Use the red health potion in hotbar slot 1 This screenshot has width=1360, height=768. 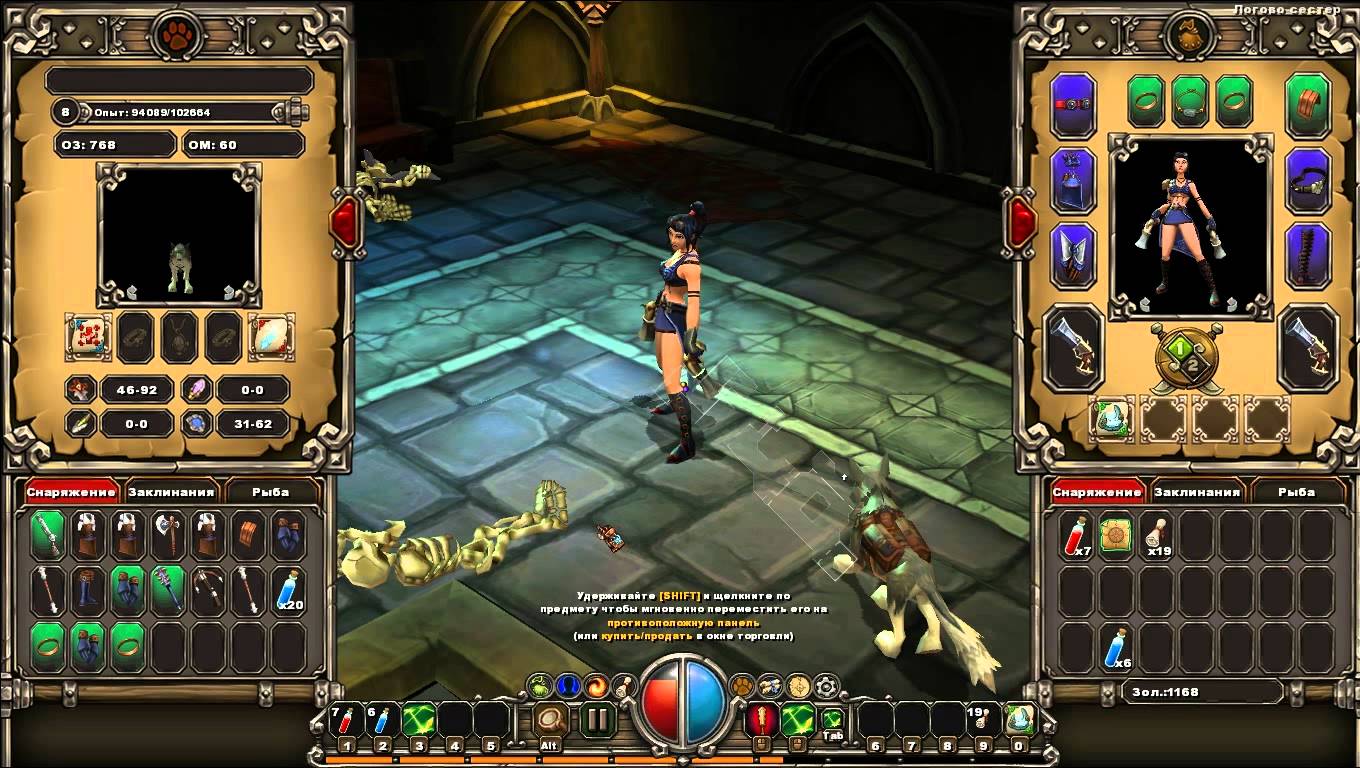pos(346,720)
